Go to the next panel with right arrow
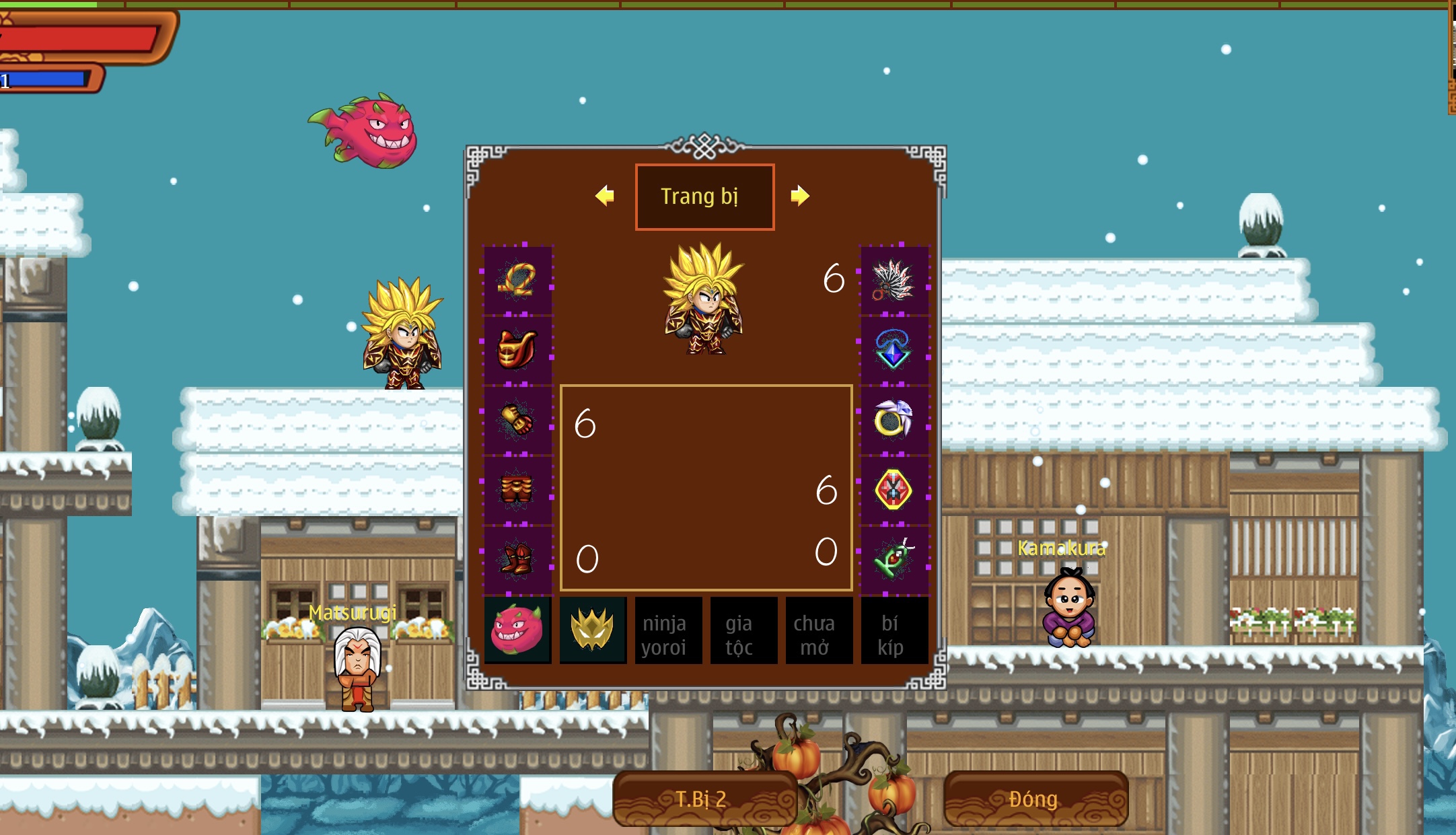This screenshot has height=835, width=1456. (x=799, y=196)
